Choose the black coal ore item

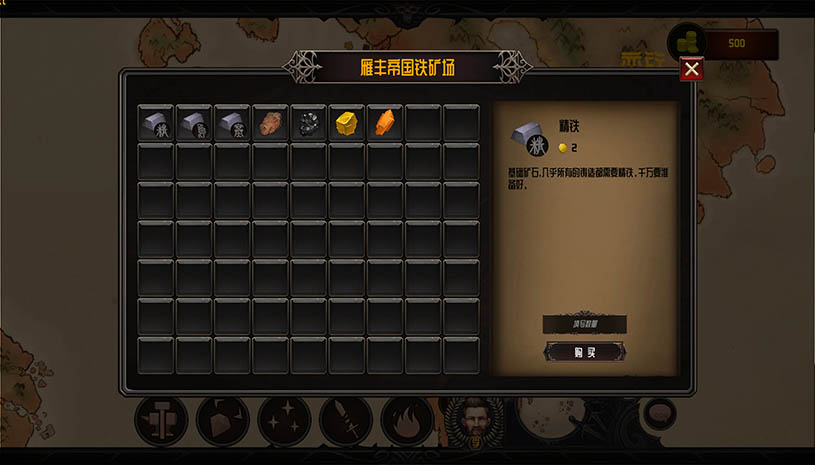pos(309,123)
